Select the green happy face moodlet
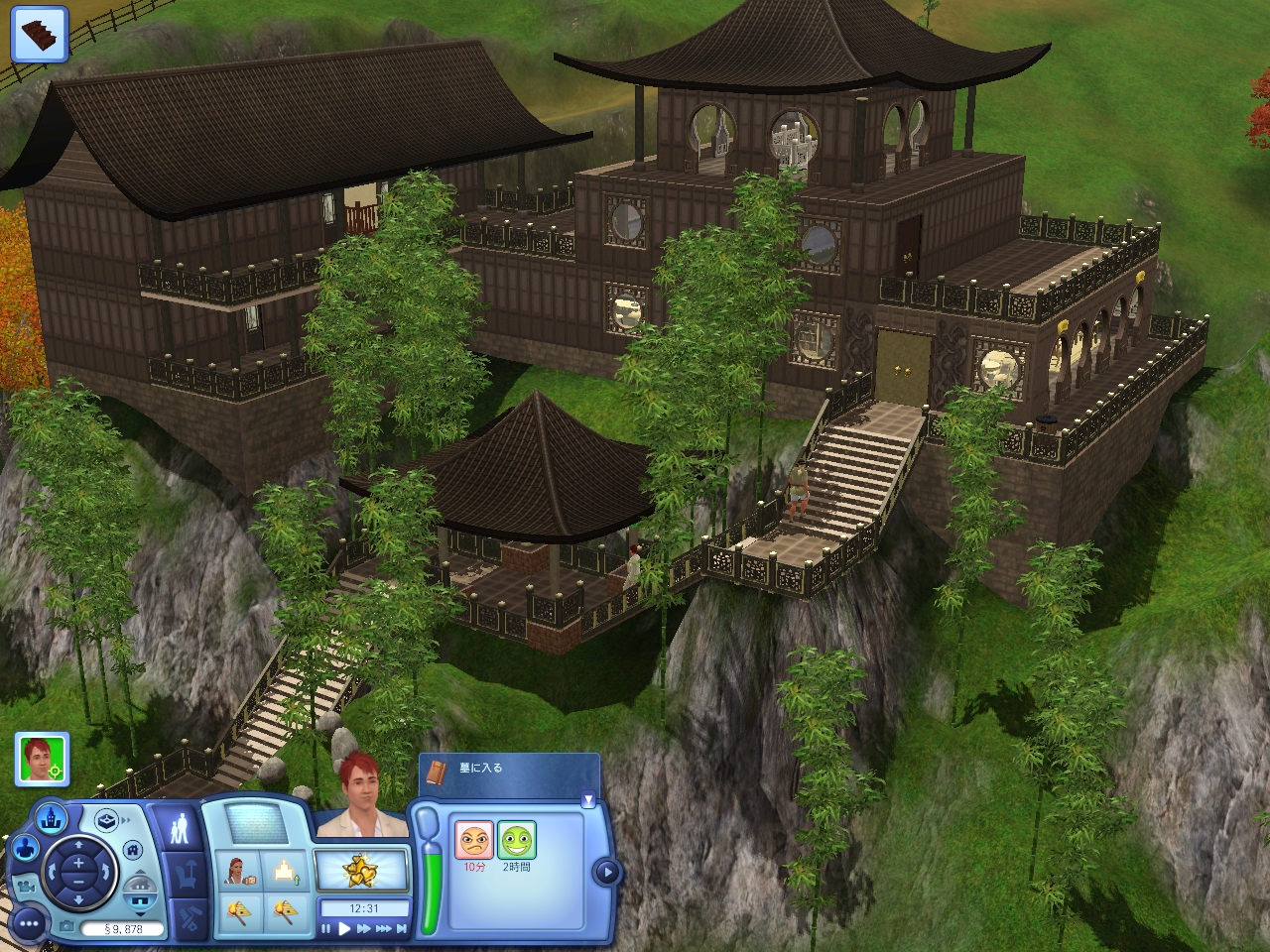Viewport: 1270px width, 952px height. click(x=516, y=841)
